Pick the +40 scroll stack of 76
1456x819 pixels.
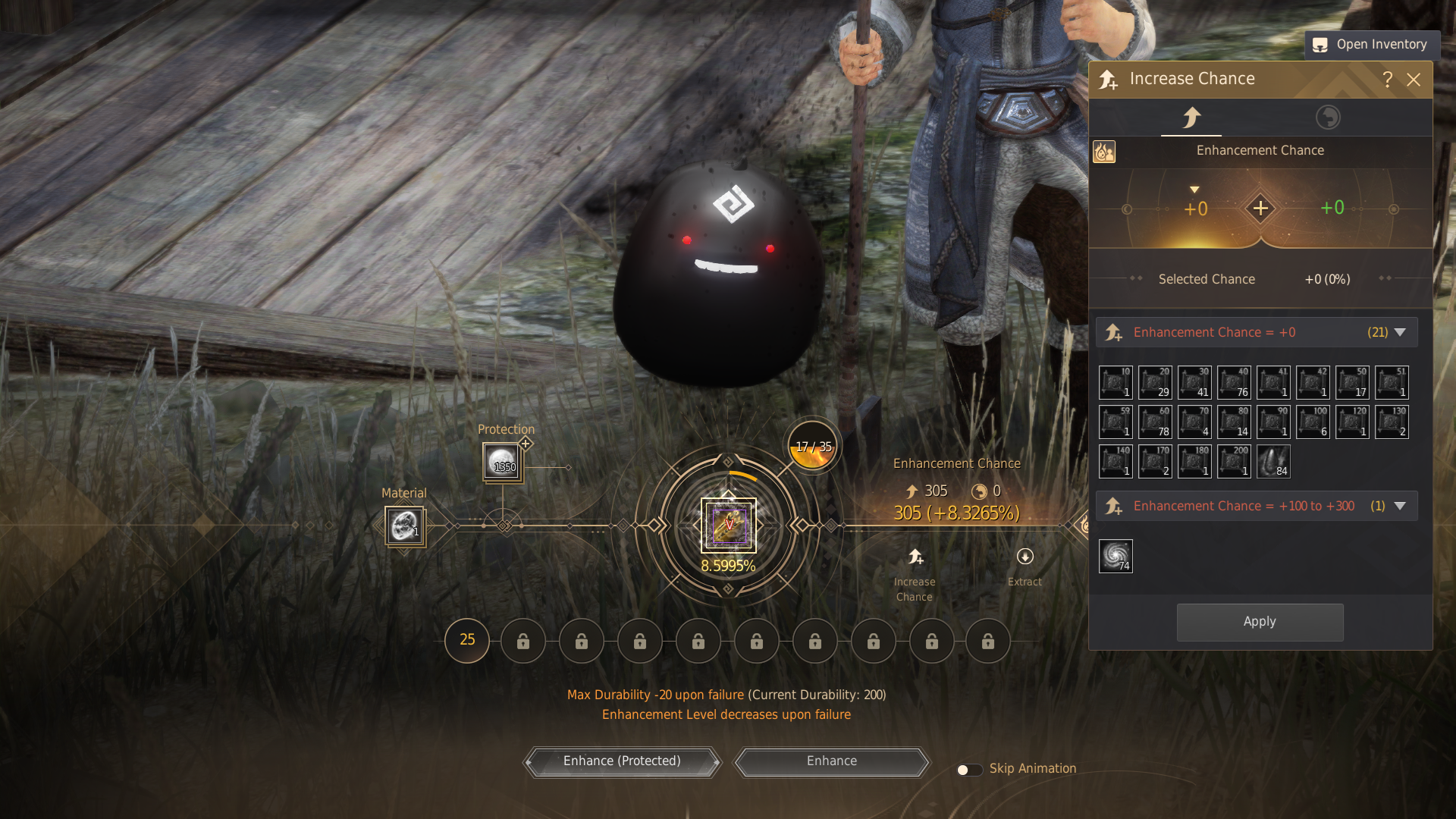point(1234,382)
